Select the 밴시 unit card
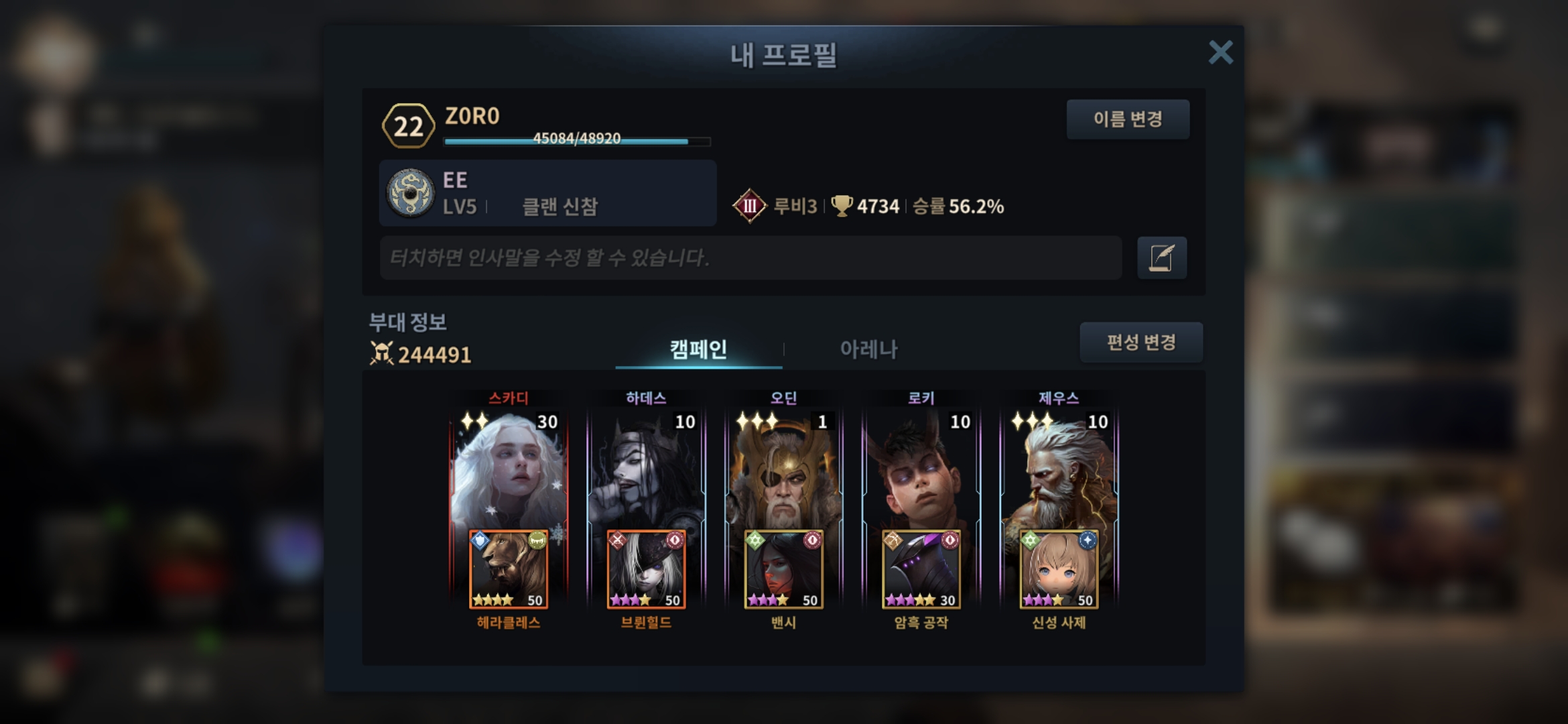 783,570
